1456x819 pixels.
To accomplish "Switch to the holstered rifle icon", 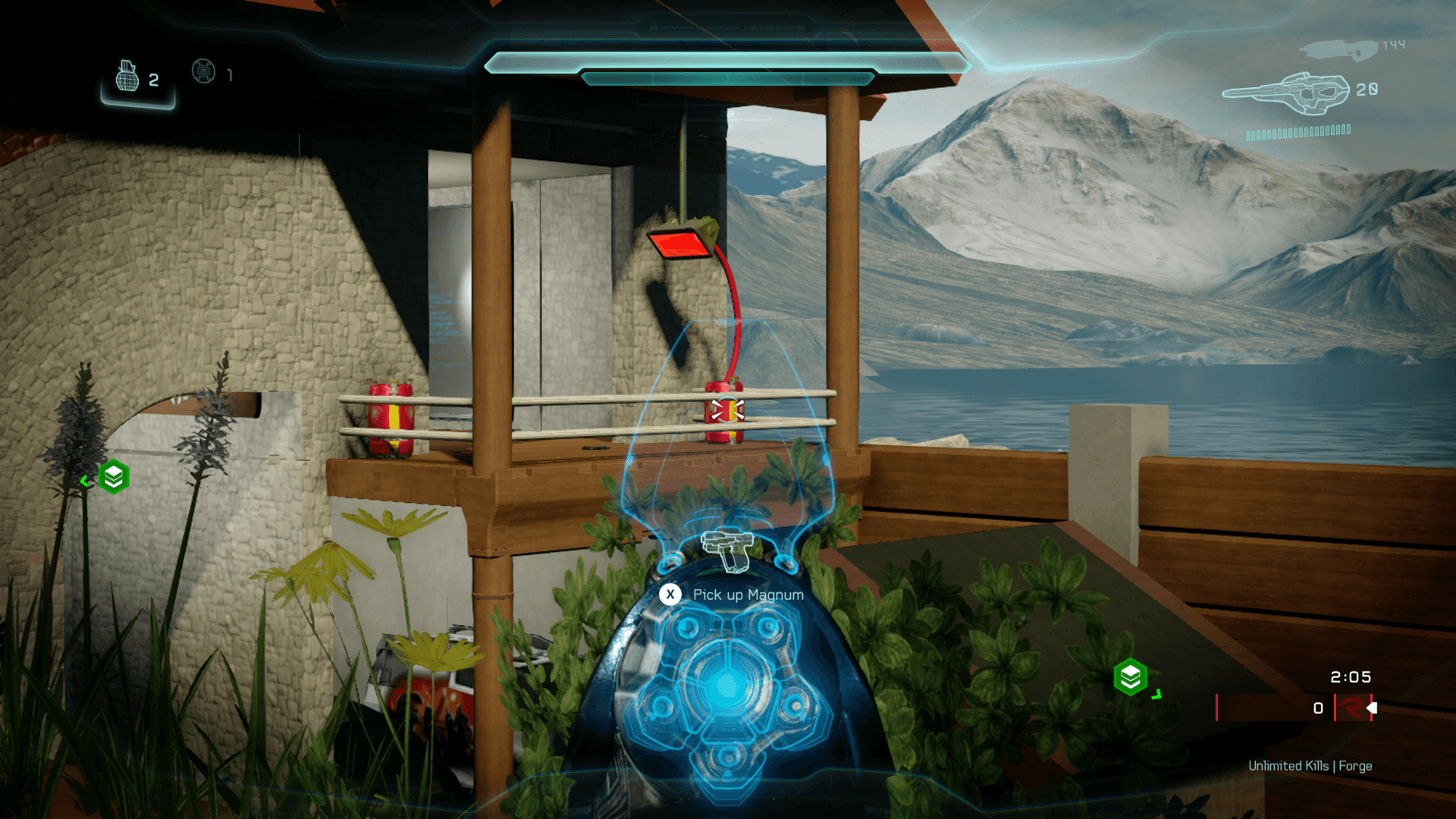I will 1338,50.
